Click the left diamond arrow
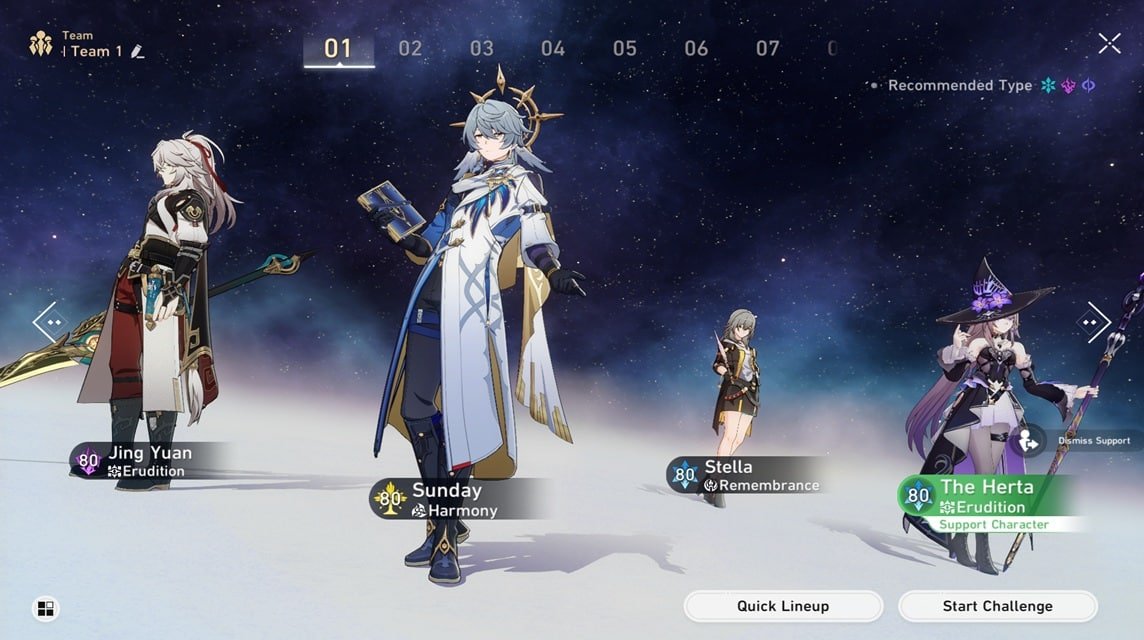This screenshot has height=640, width=1144. pyautogui.click(x=49, y=322)
